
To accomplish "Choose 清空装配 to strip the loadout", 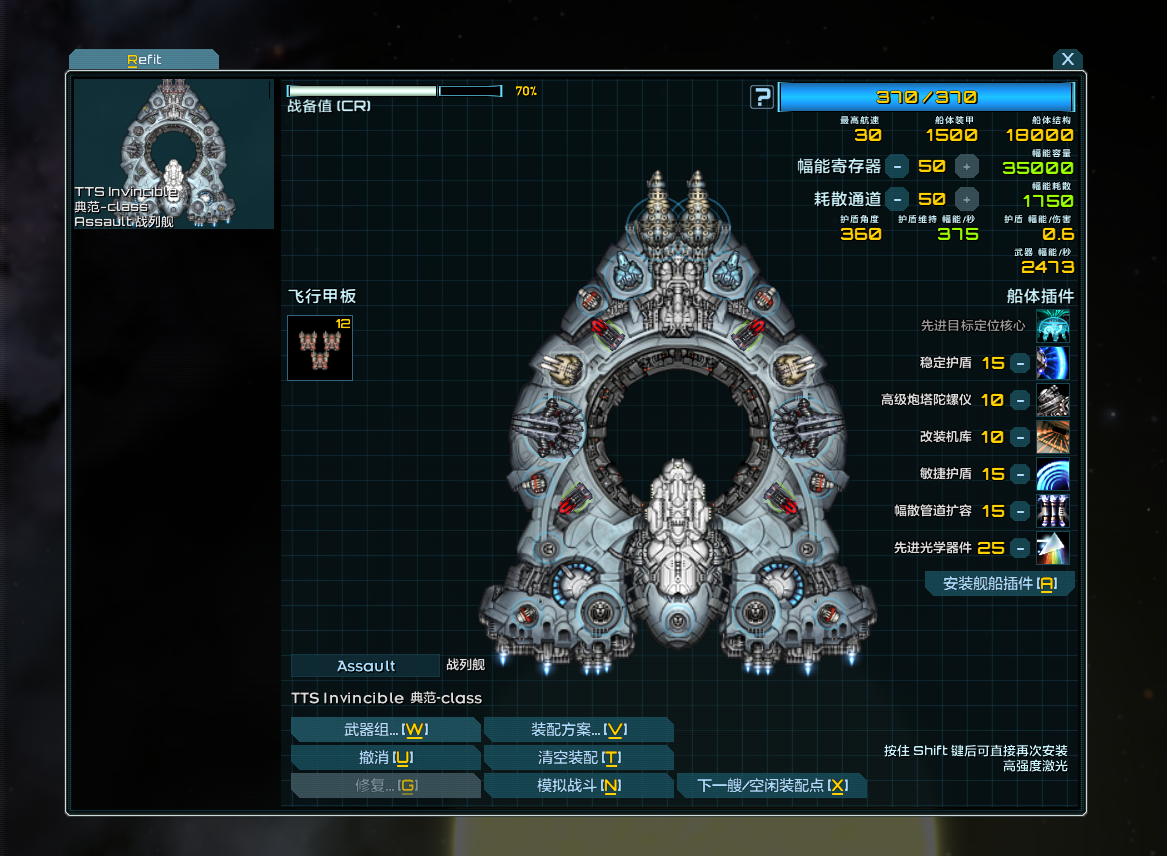I will [x=578, y=758].
